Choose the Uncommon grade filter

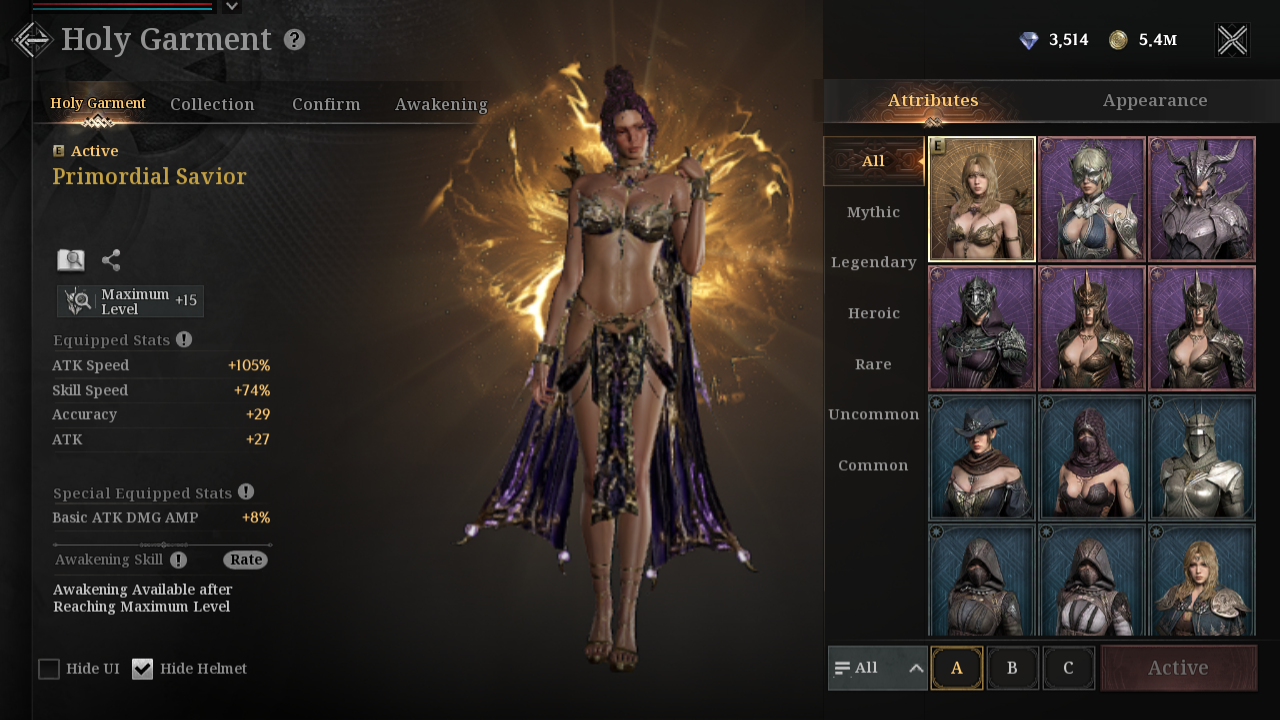(x=873, y=414)
